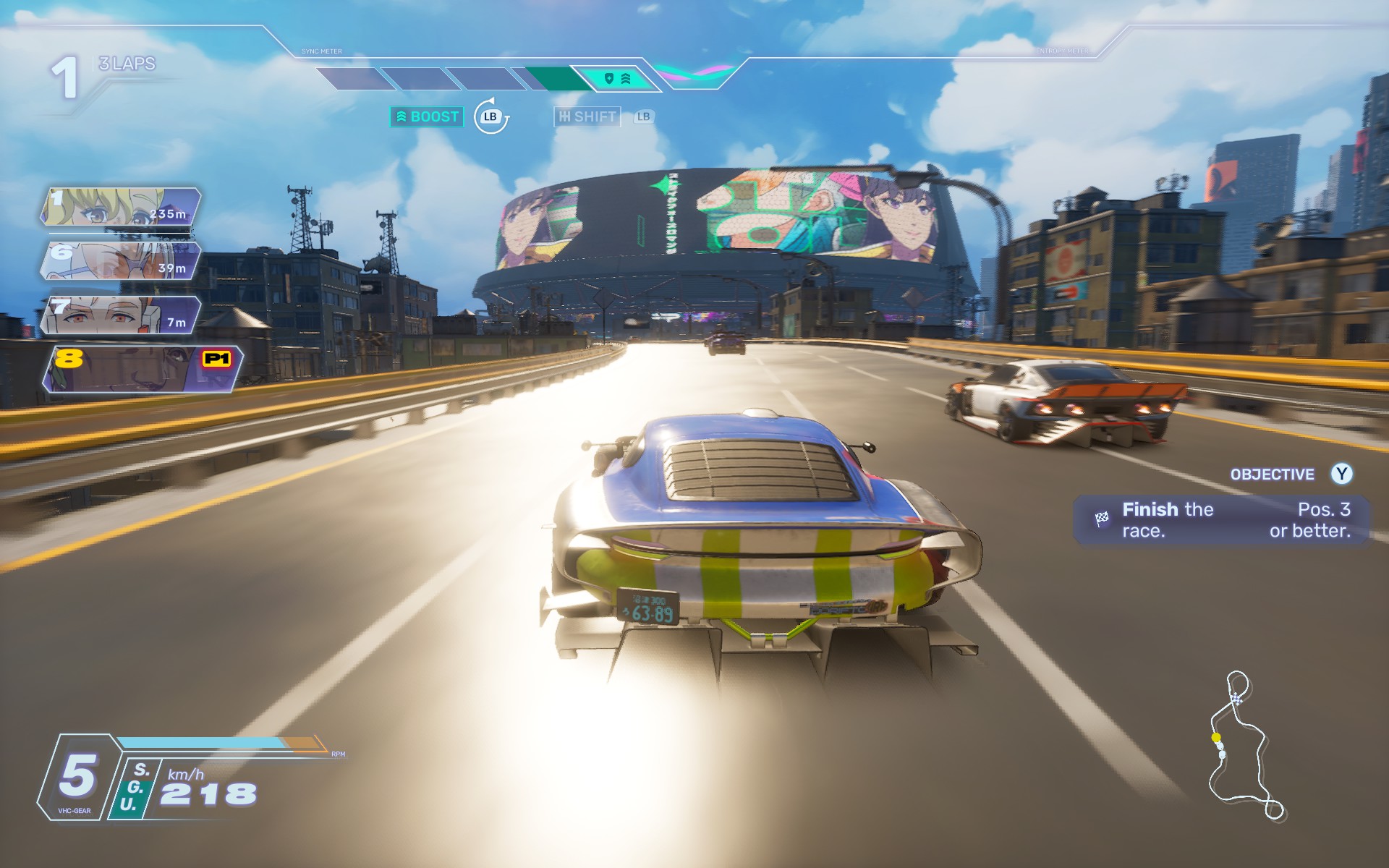Activate the BOOST ability label
The image size is (1389, 868).
[427, 116]
